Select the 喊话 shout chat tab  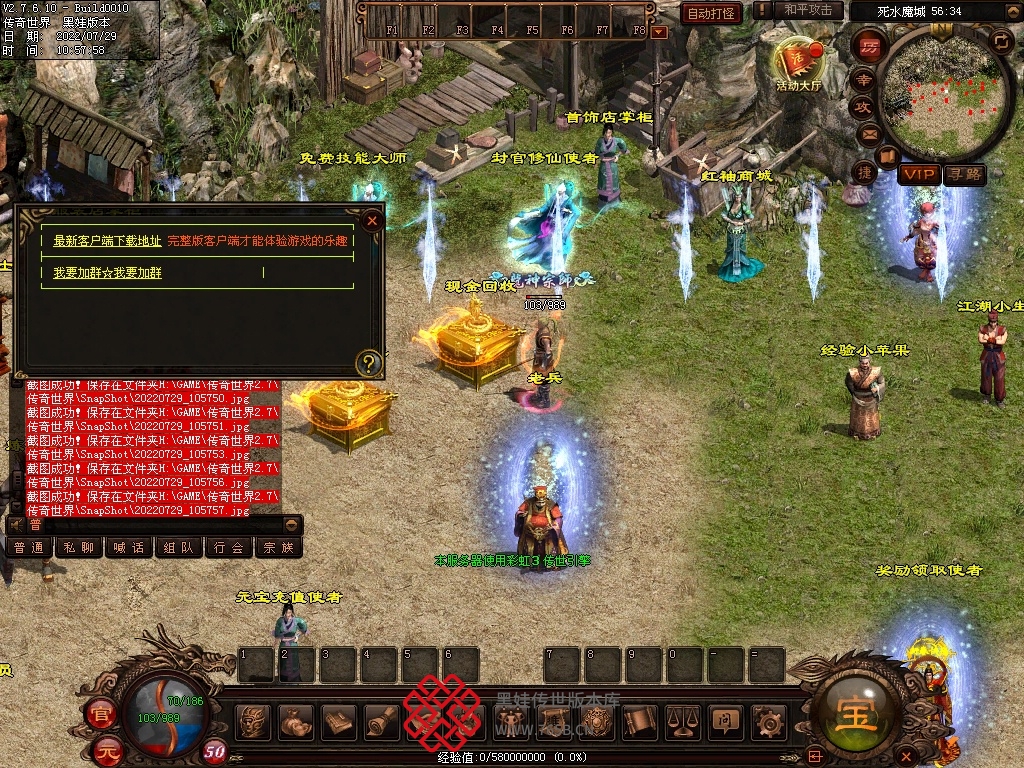129,548
